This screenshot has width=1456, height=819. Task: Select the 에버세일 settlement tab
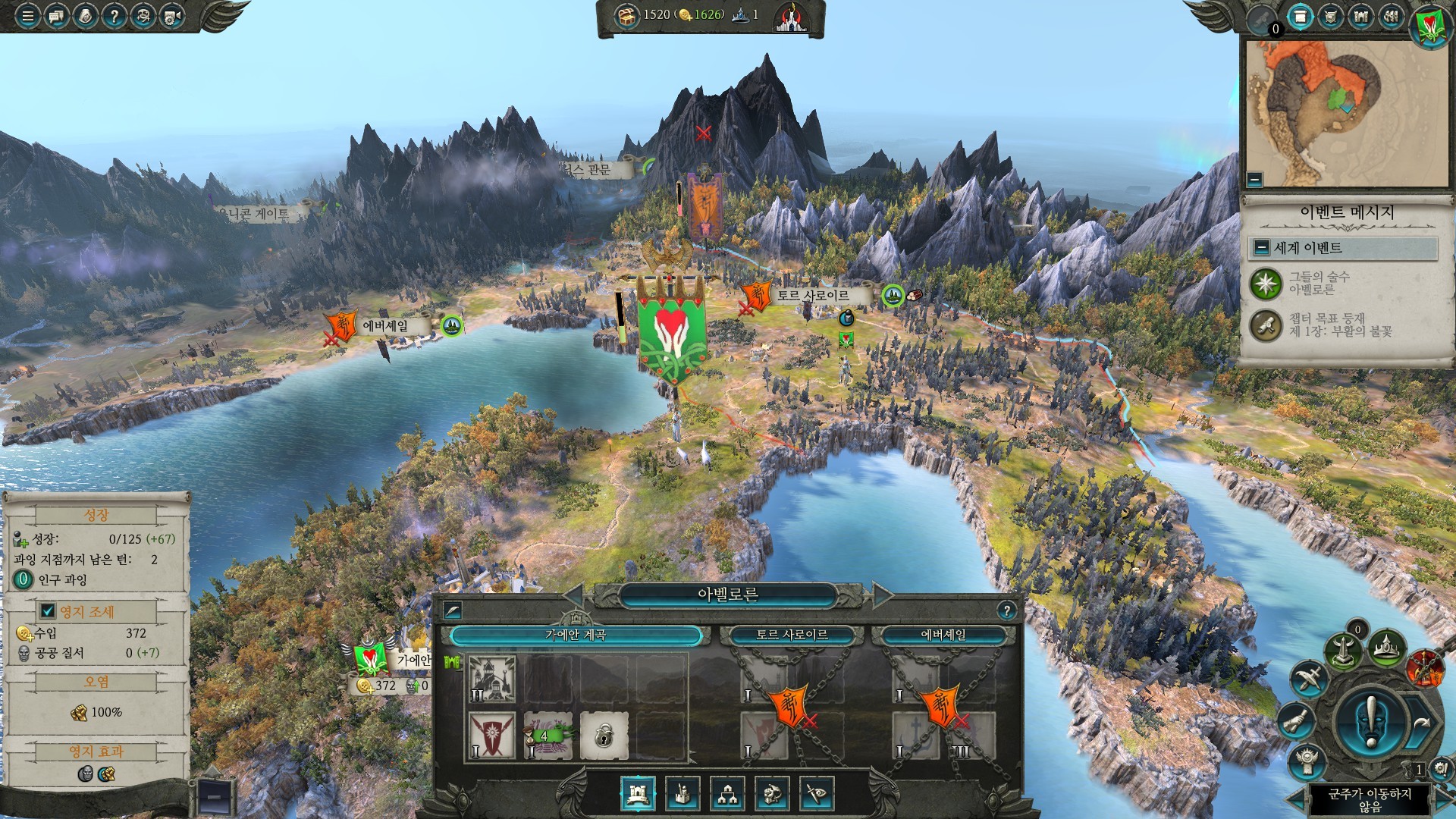943,635
